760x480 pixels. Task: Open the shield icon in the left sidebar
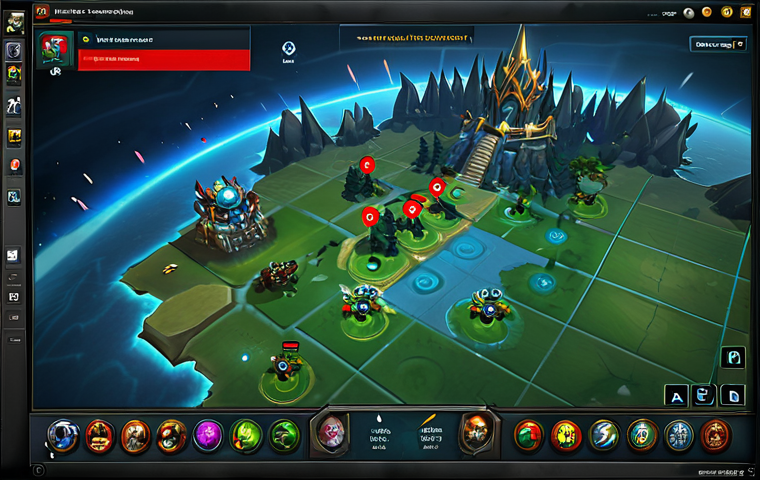point(14,51)
